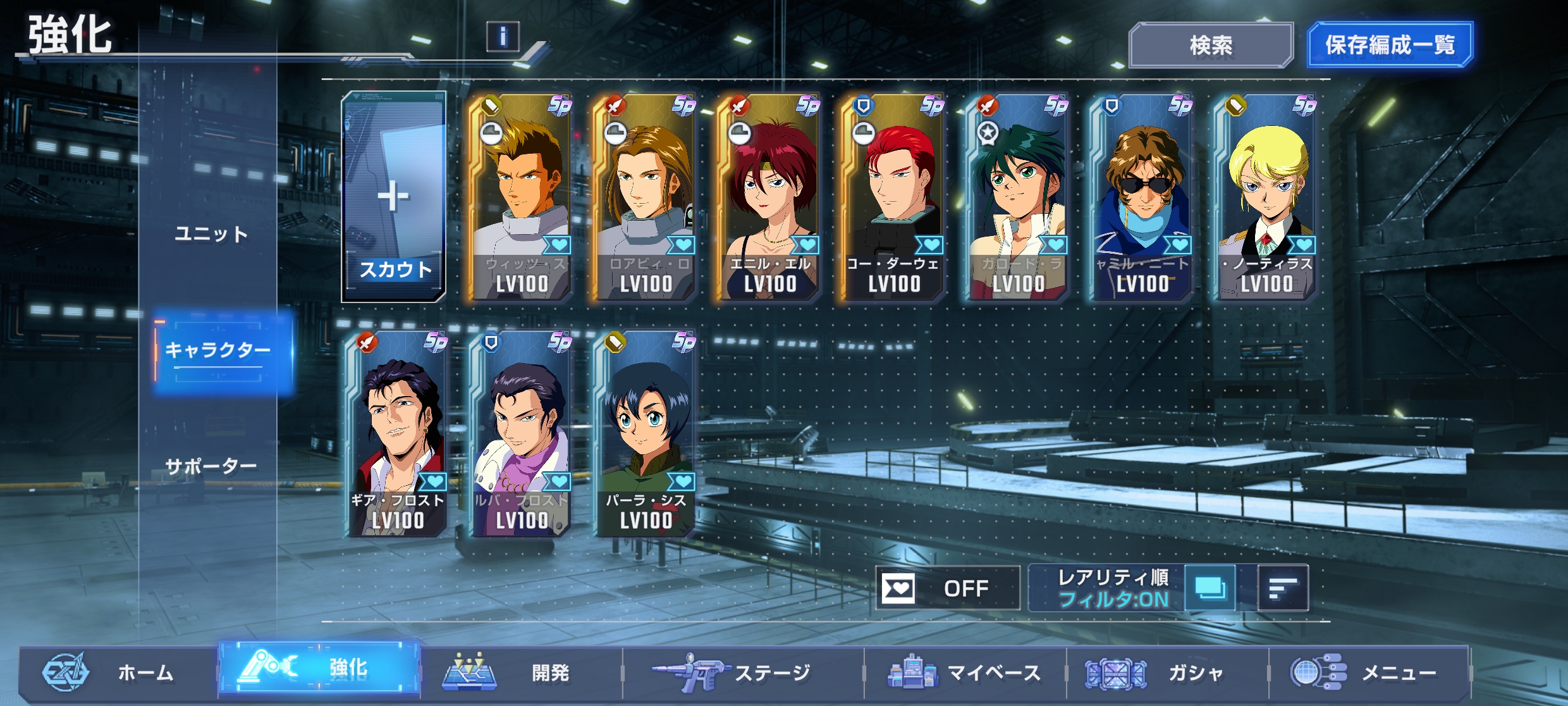The height and width of the screenshot is (706, 1568).
Task: Toggle the favorites heart filter OFF button
Action: pos(947,588)
